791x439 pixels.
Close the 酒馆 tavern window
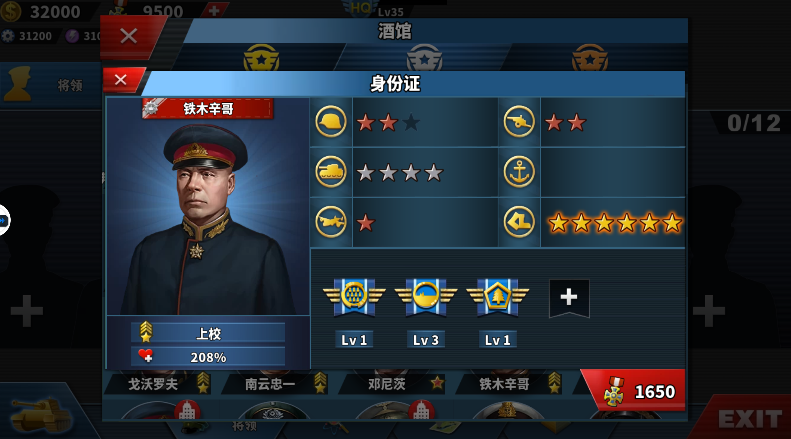[x=129, y=36]
